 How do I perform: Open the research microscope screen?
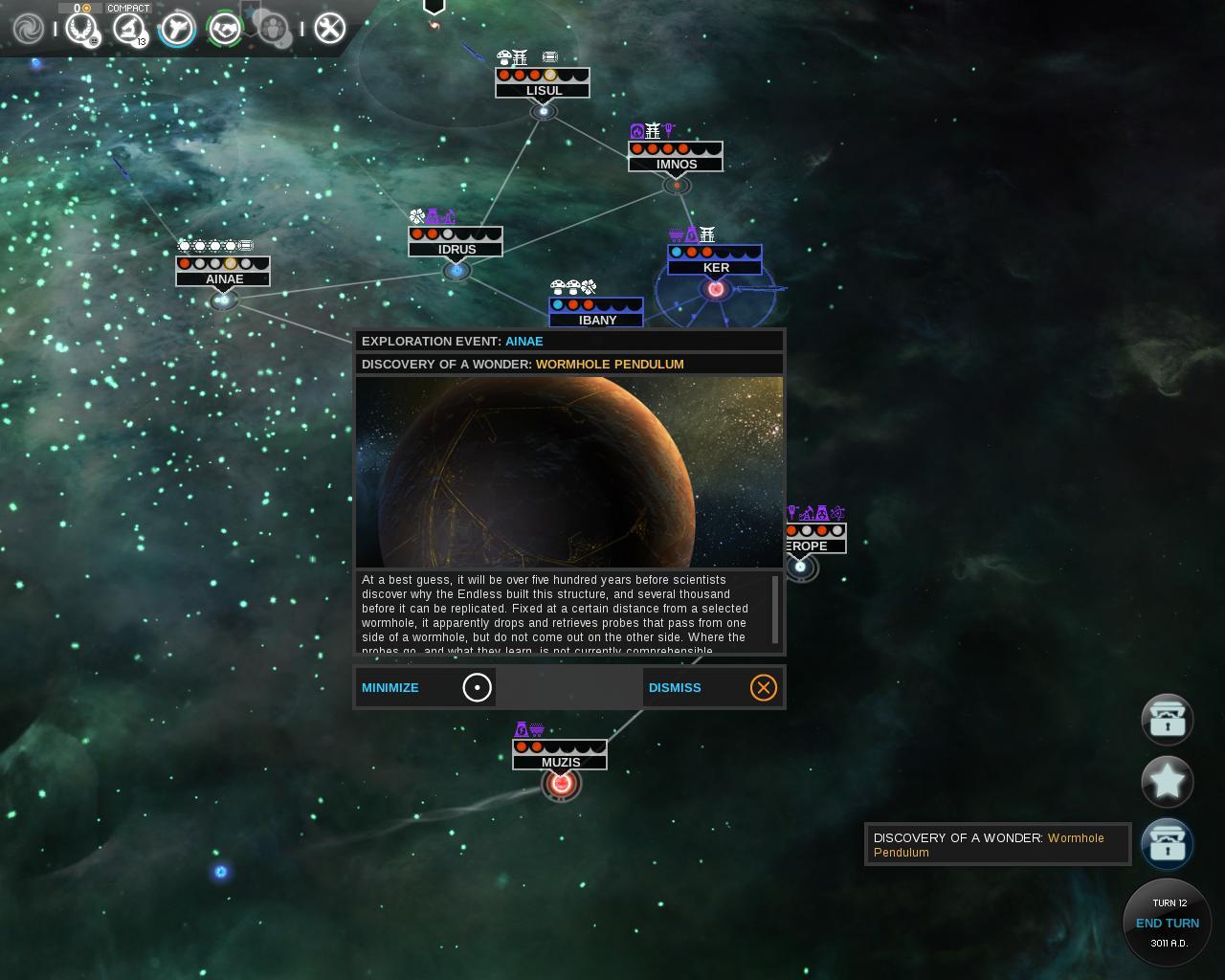tap(128, 29)
